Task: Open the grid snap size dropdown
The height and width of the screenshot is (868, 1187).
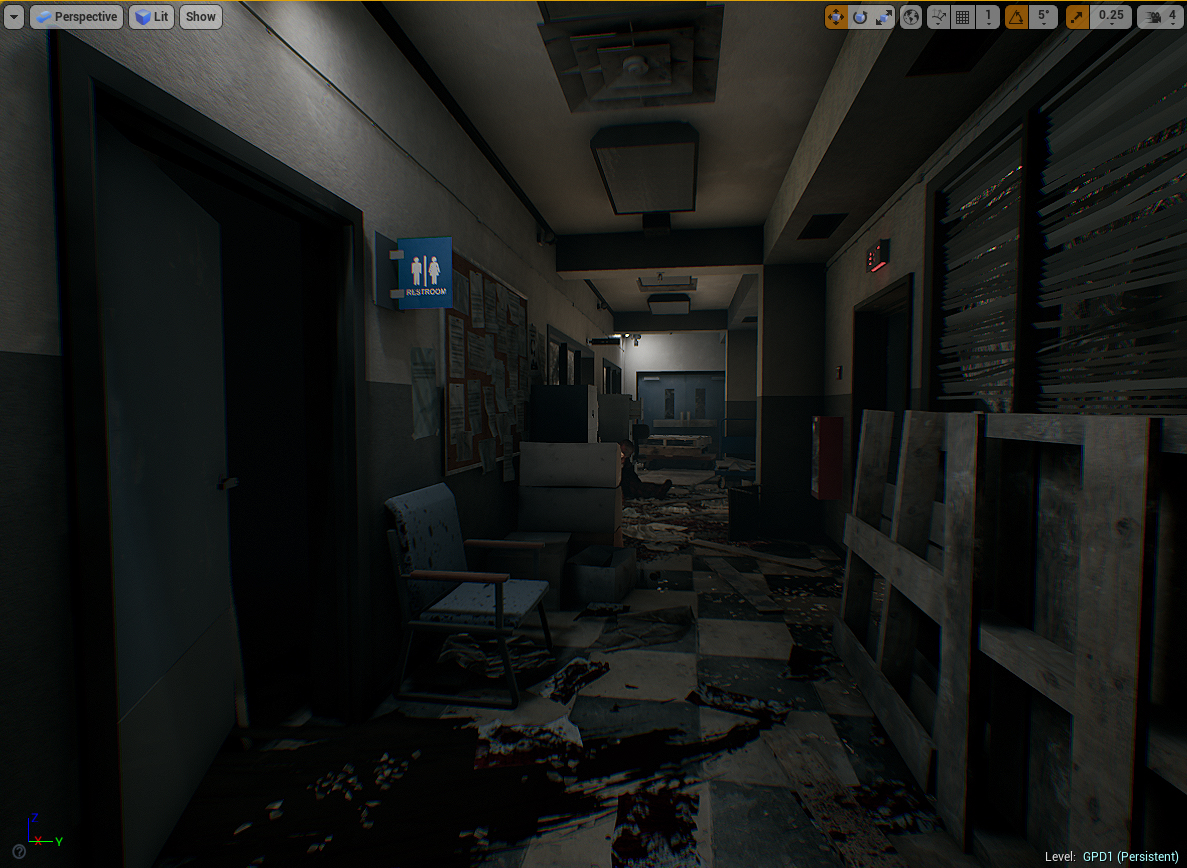Action: click(988, 17)
